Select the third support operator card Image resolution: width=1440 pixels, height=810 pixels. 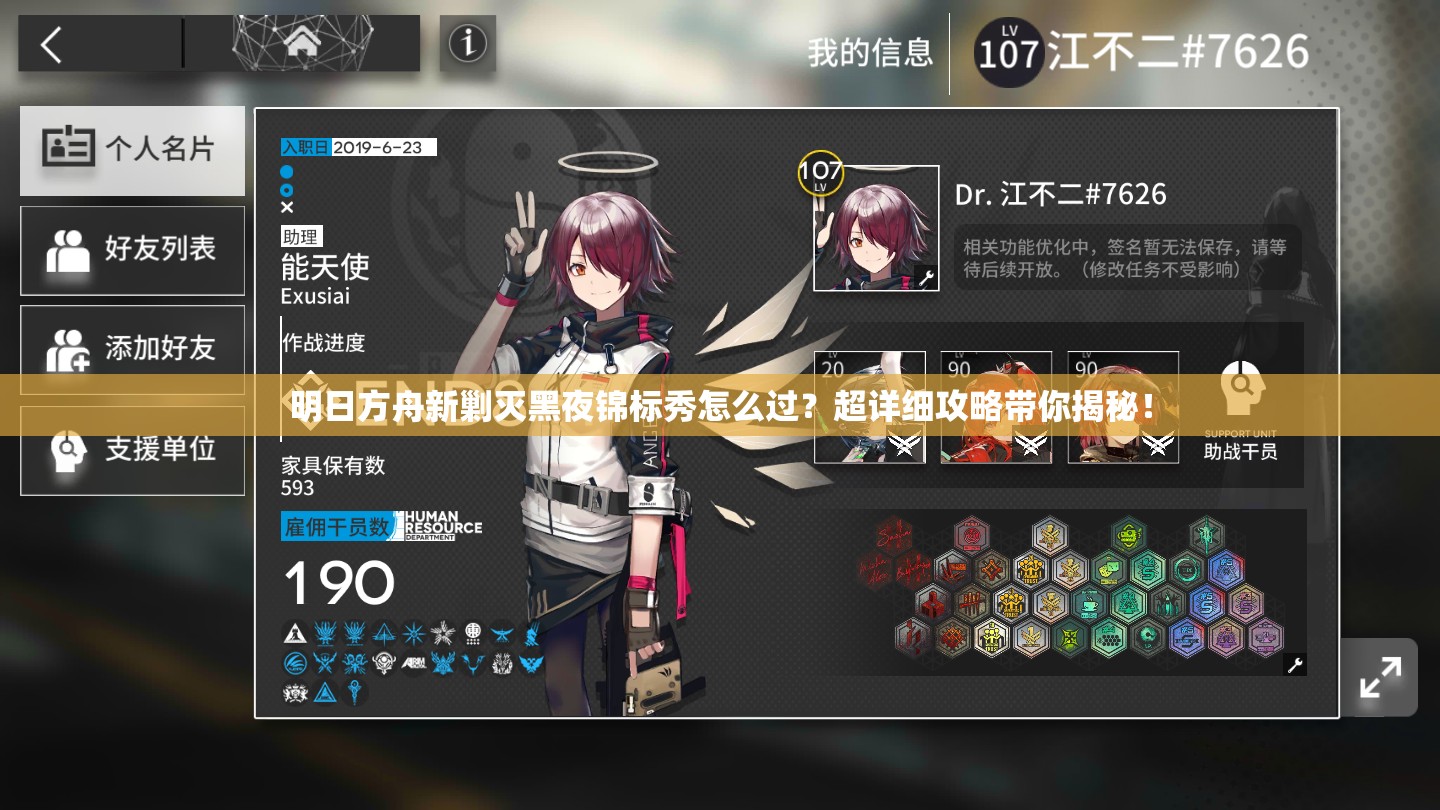tap(1123, 407)
